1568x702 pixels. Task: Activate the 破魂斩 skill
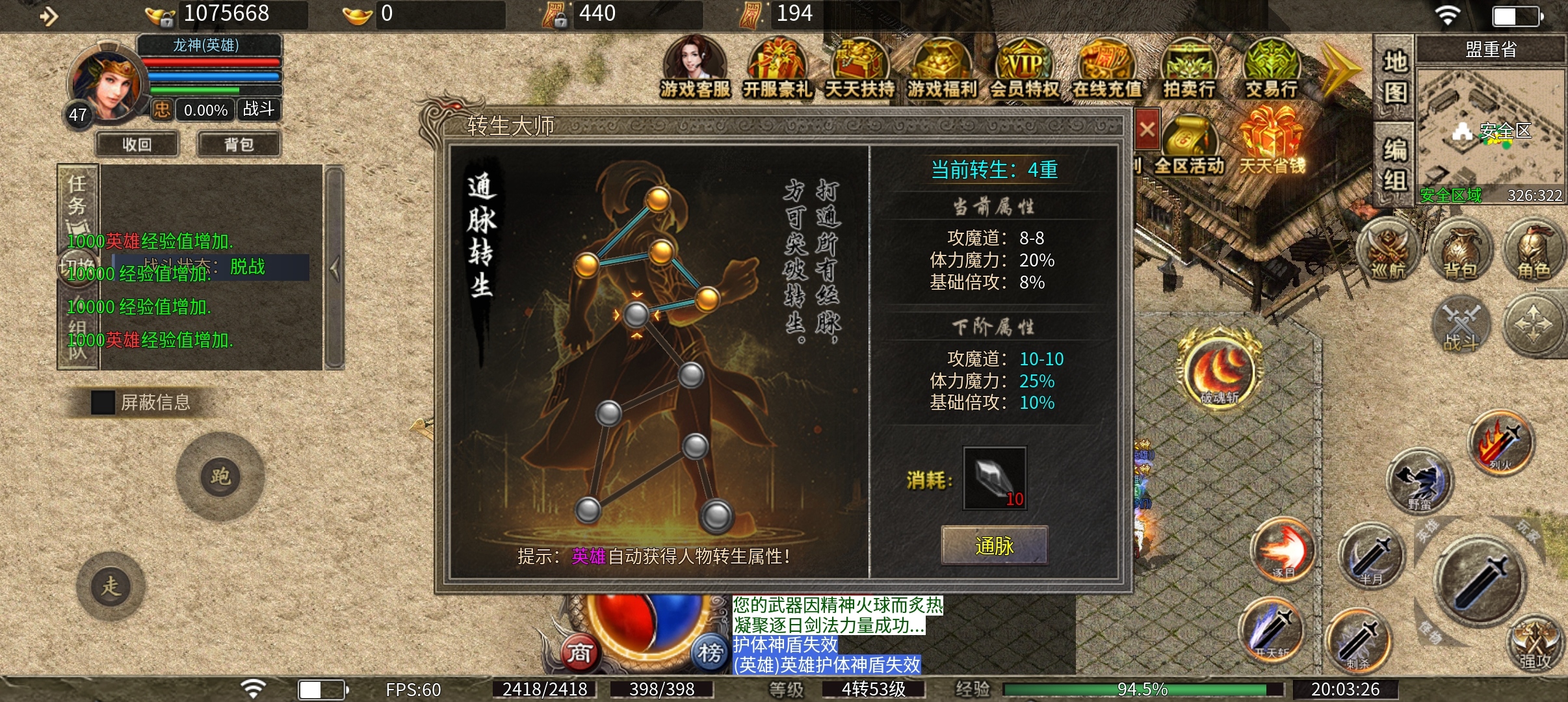[1219, 372]
